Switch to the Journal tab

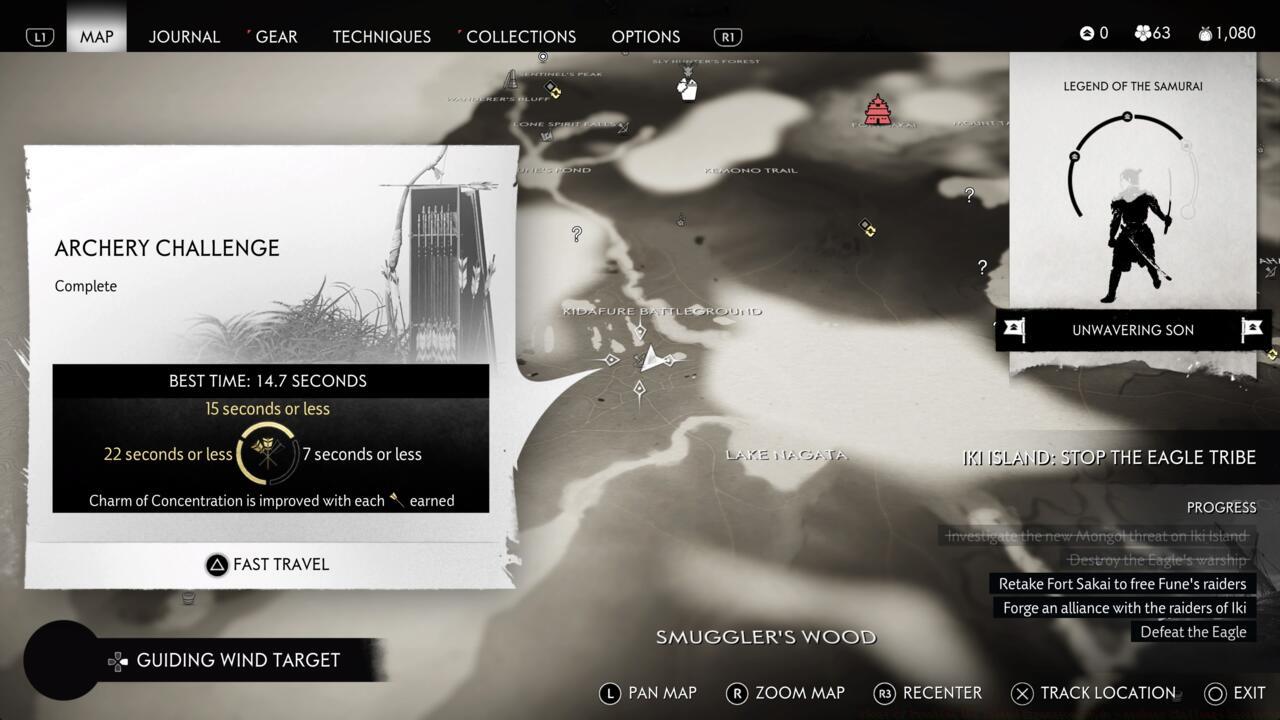point(184,36)
